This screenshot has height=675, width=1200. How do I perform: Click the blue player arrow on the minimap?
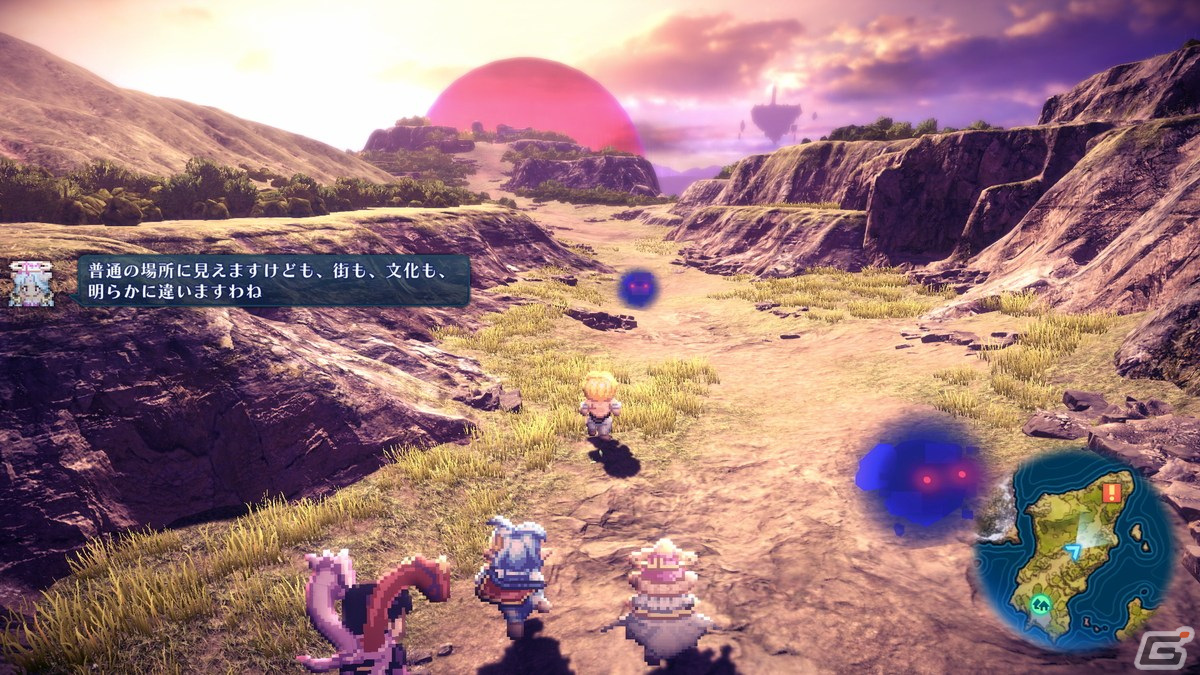tap(1073, 550)
